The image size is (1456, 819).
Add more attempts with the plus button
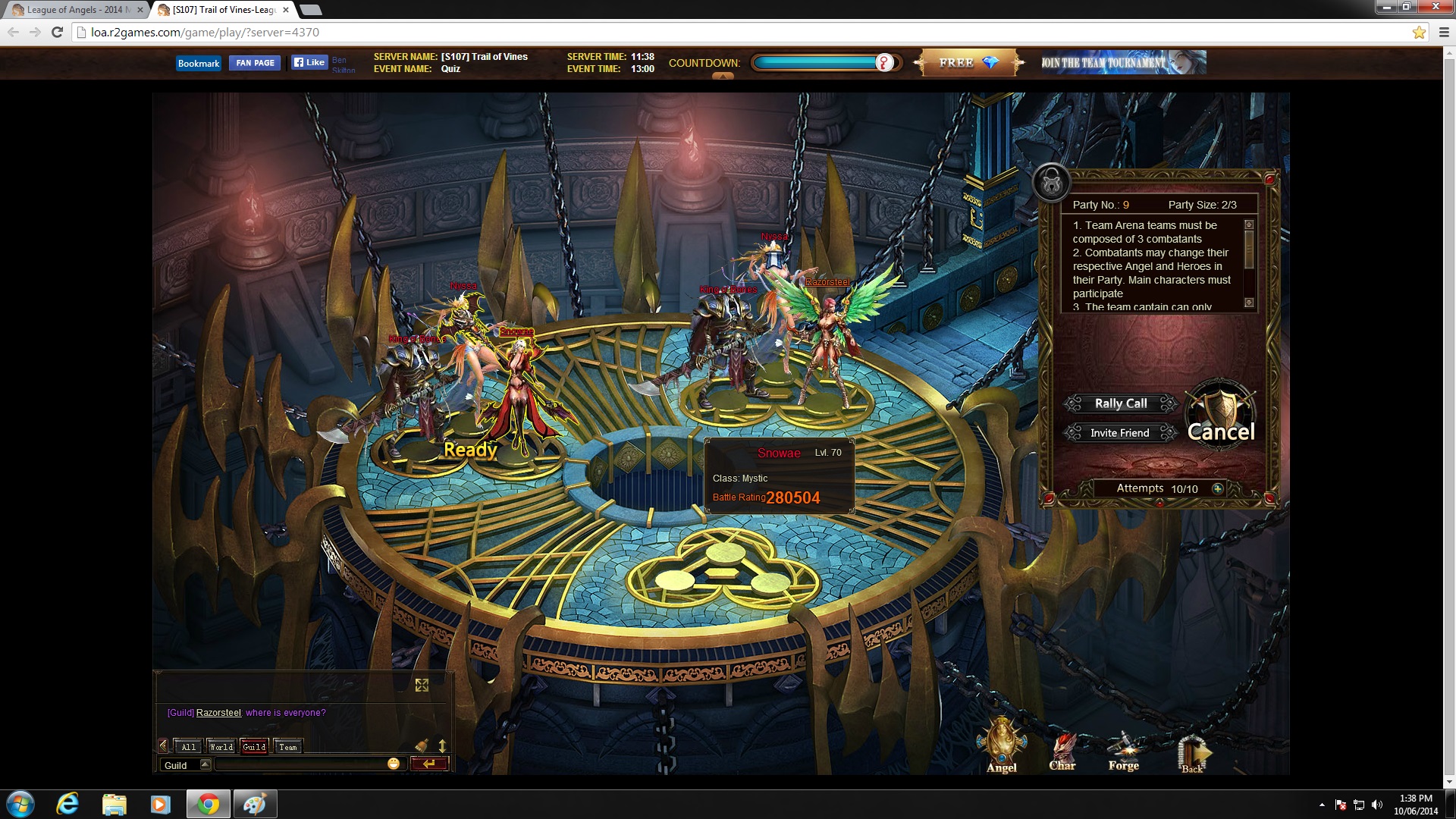pos(1218,489)
